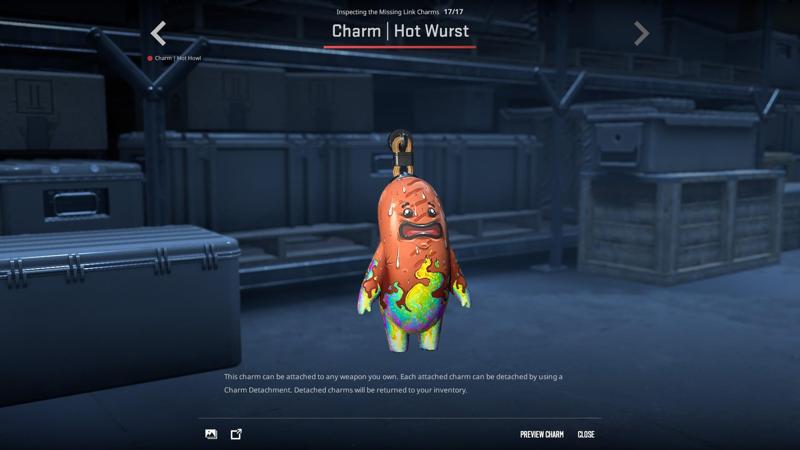Open the Preview Charm view

[x=541, y=434]
